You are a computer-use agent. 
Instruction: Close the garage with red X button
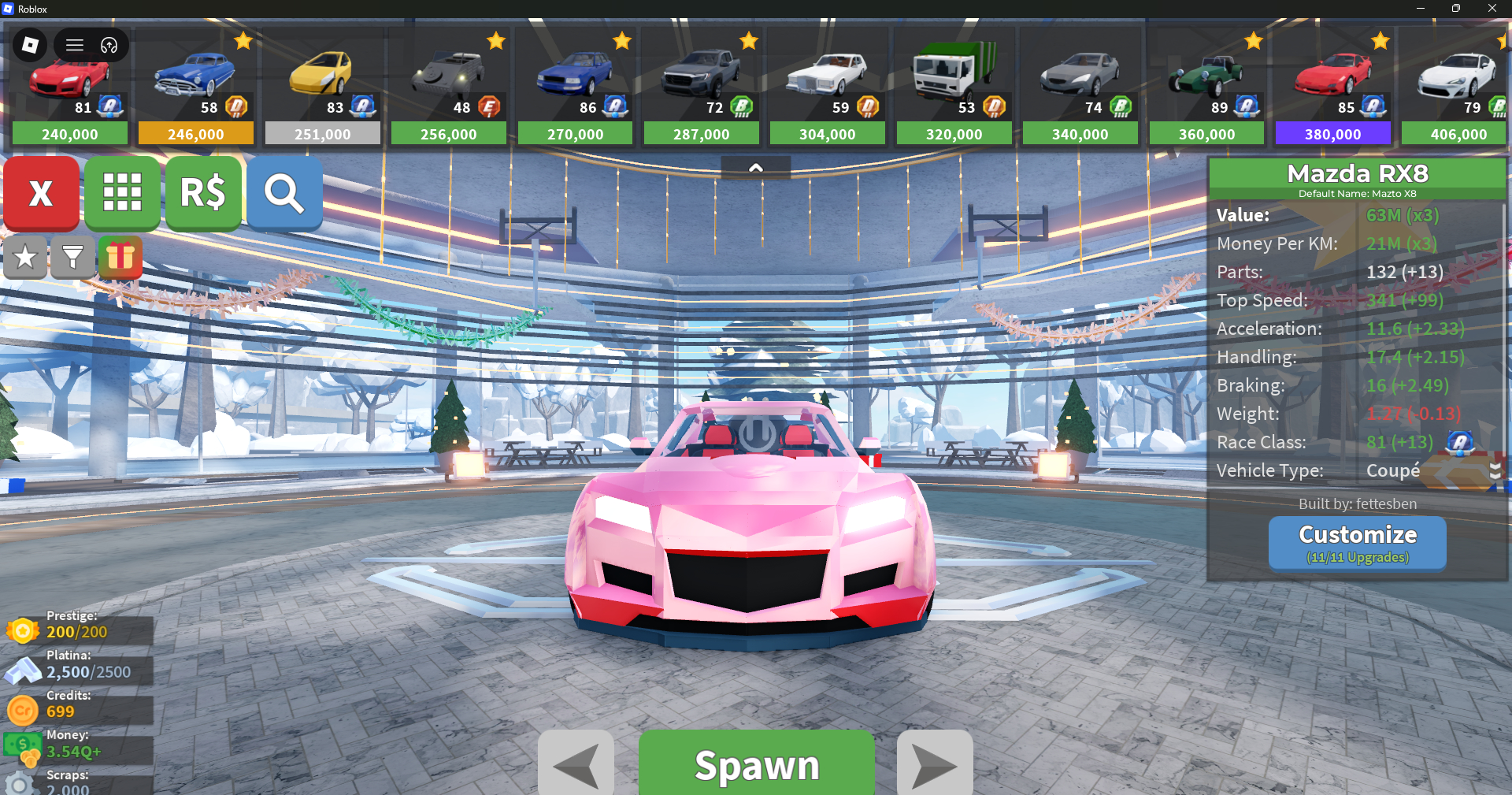pyautogui.click(x=41, y=193)
